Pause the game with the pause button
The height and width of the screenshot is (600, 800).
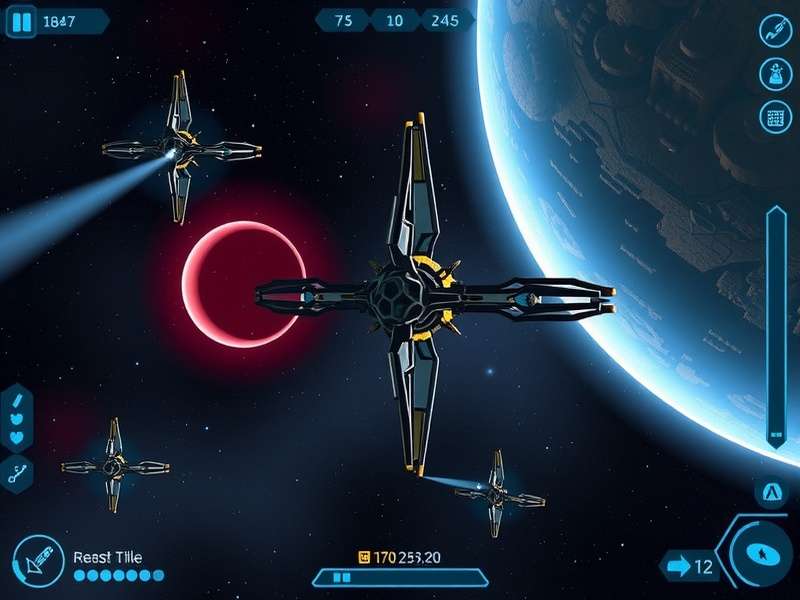[x=22, y=21]
